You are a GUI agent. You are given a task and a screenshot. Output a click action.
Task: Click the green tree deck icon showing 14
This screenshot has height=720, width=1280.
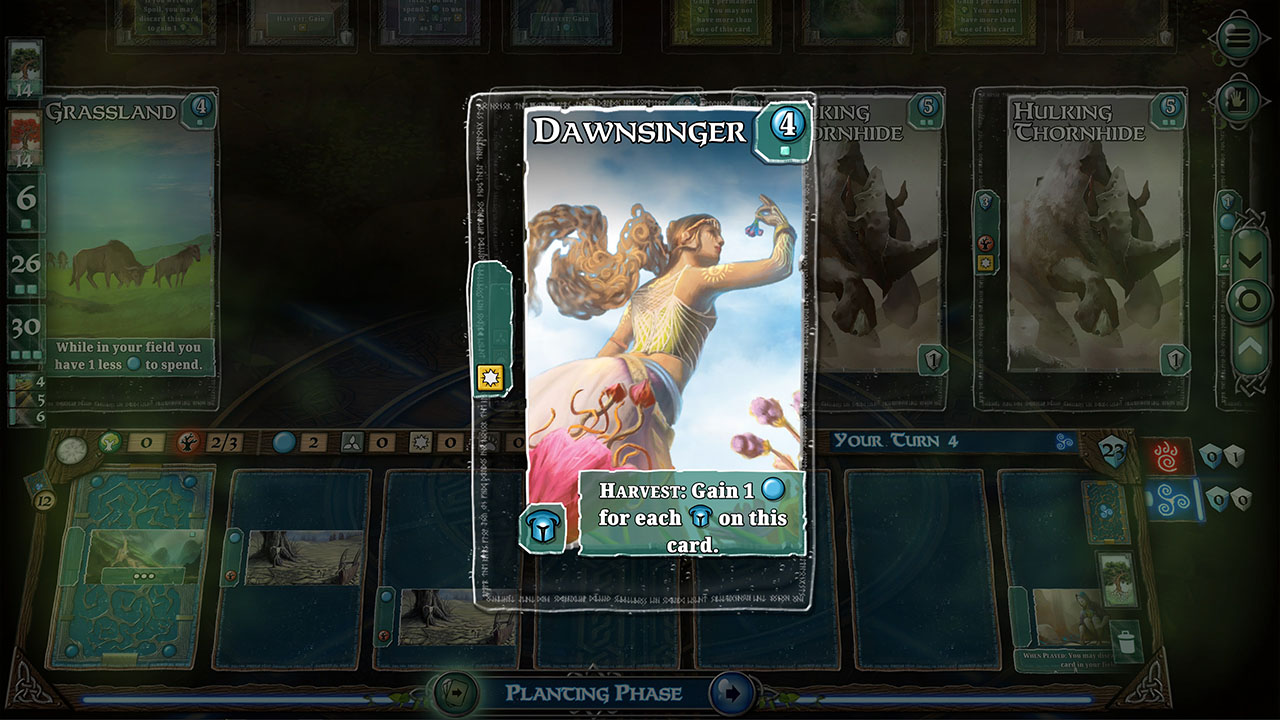click(25, 64)
